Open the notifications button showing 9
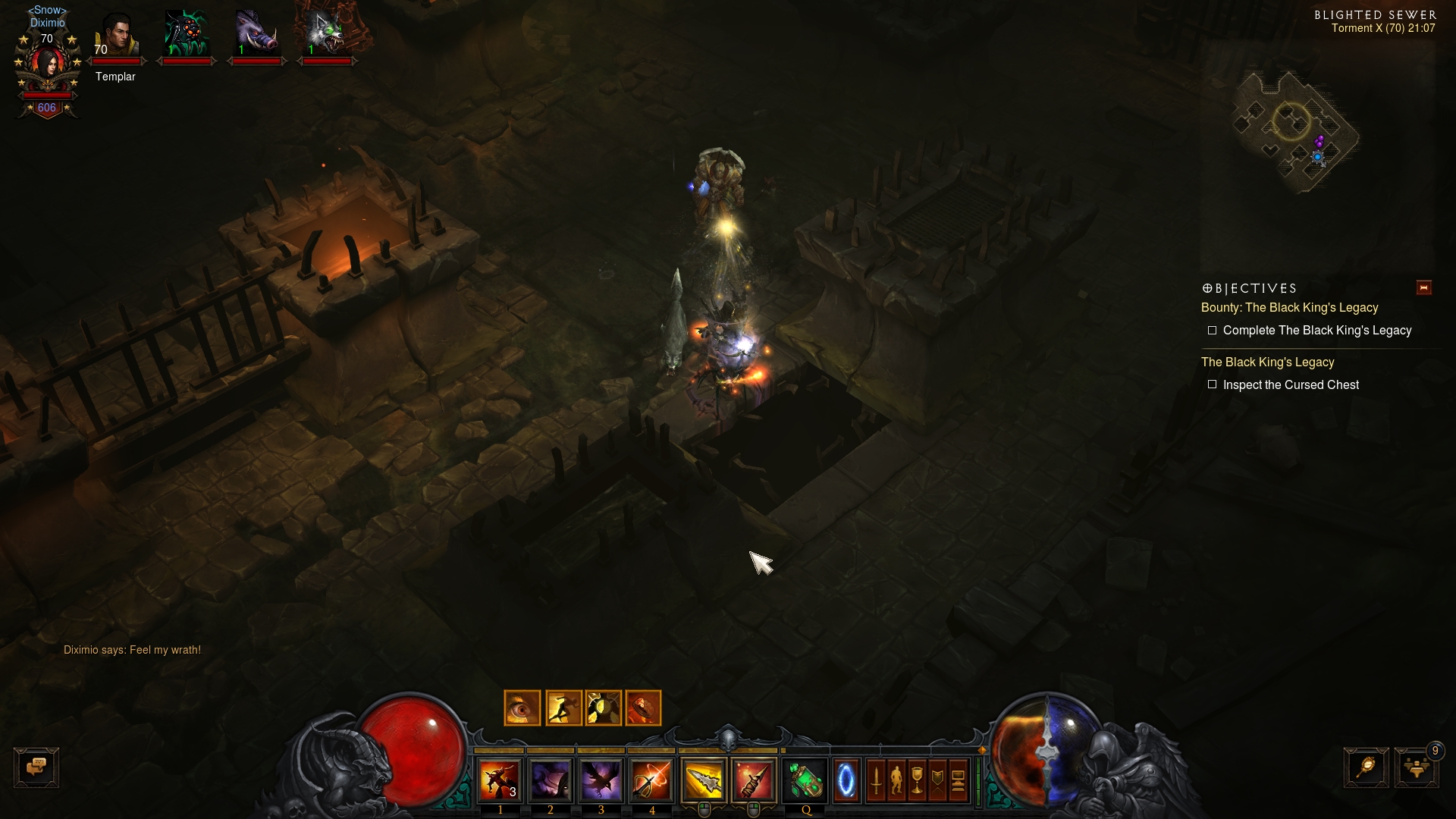The height and width of the screenshot is (819, 1456). coord(1416,767)
